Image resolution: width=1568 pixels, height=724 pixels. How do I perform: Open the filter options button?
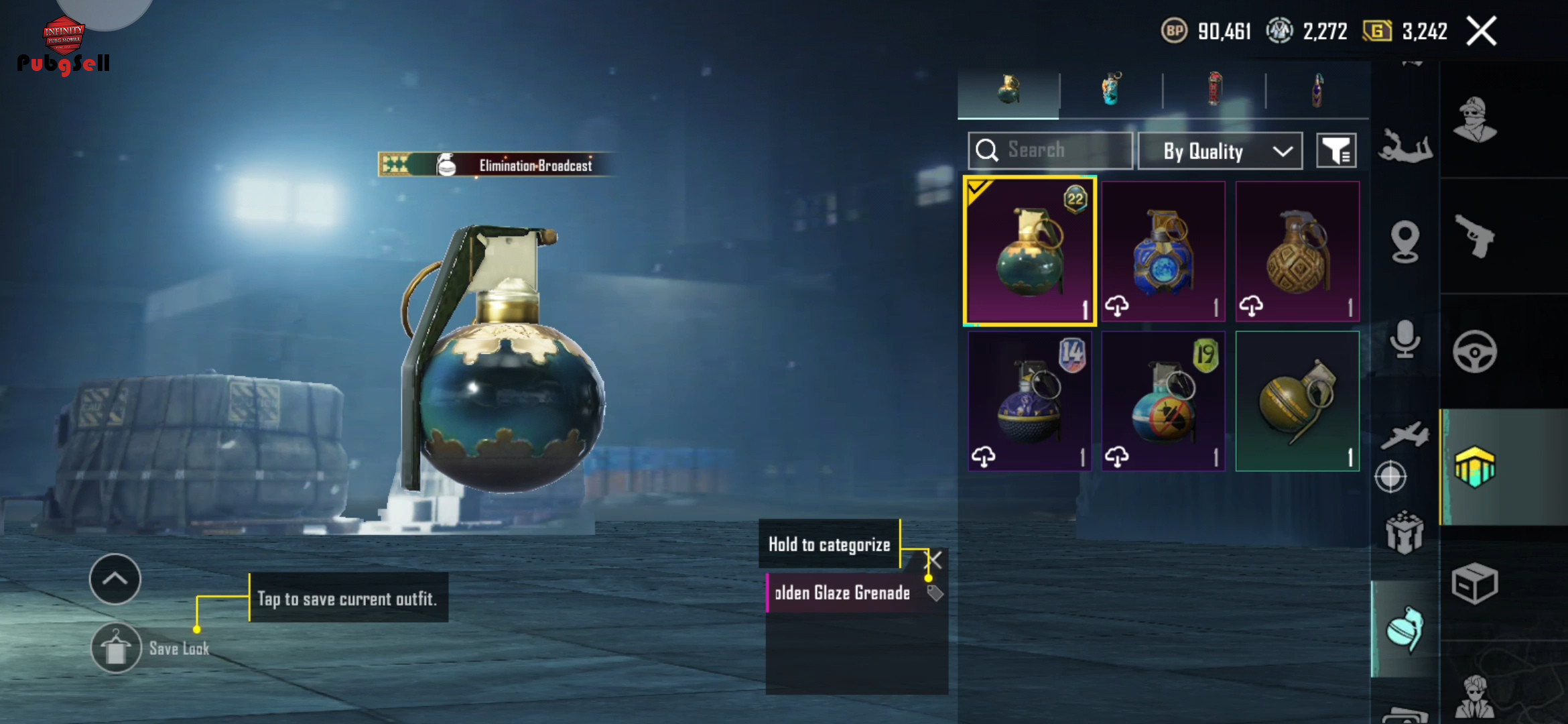pos(1336,151)
